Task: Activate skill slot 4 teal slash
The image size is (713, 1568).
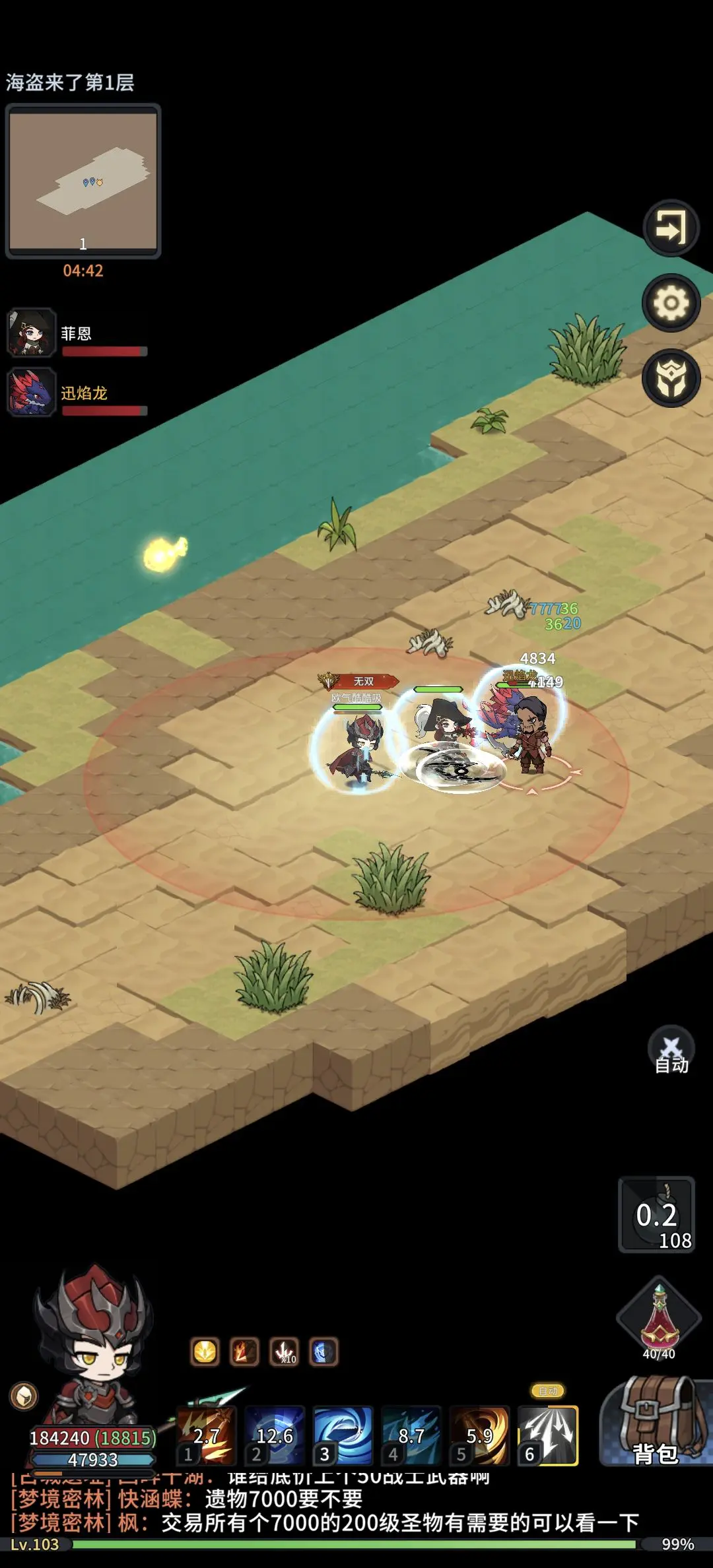Action: tap(411, 1436)
